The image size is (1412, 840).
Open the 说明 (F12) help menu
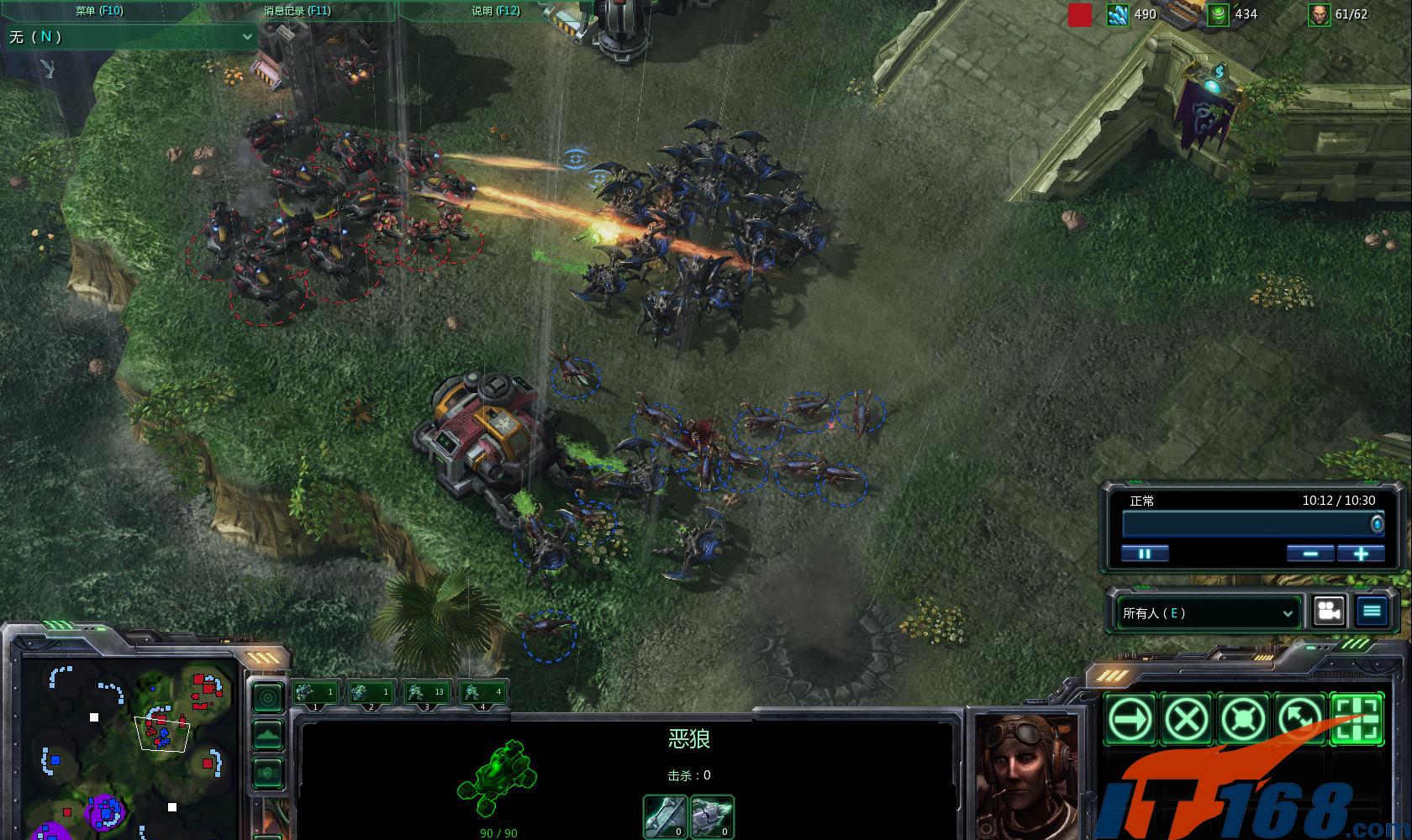[495, 11]
